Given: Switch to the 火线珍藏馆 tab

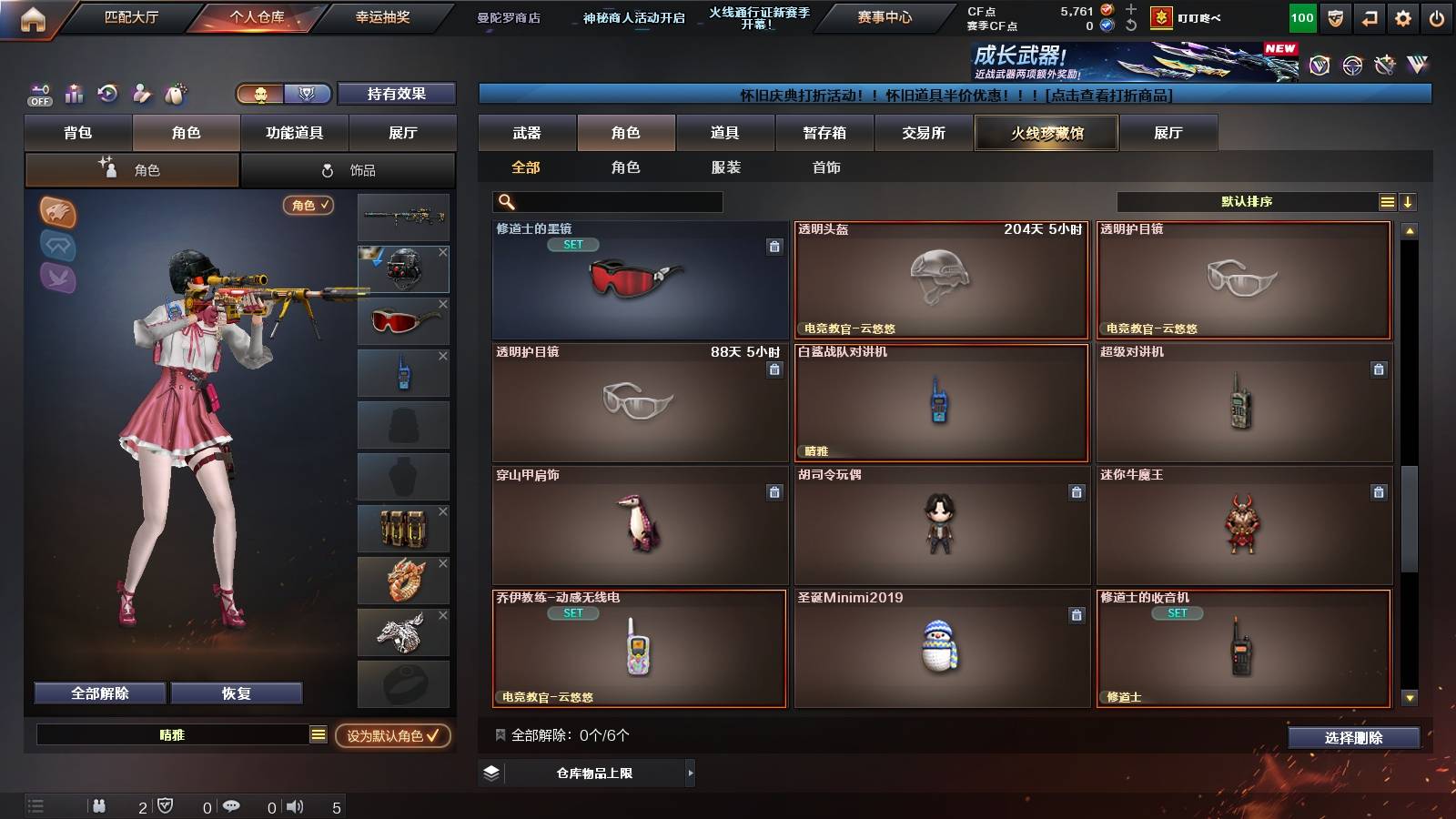Looking at the screenshot, I should coord(1046,133).
